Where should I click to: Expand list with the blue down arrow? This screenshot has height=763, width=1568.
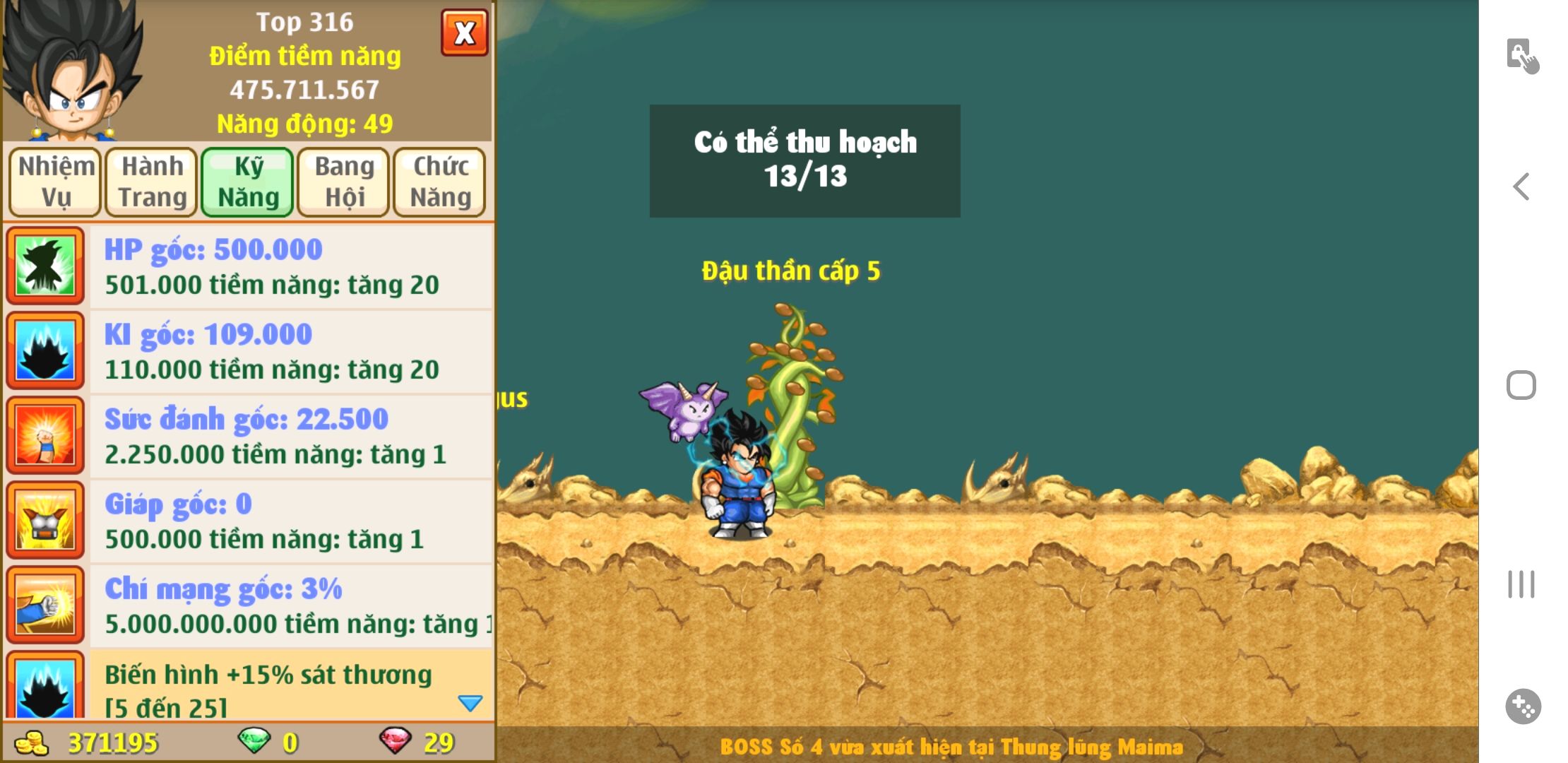click(470, 702)
